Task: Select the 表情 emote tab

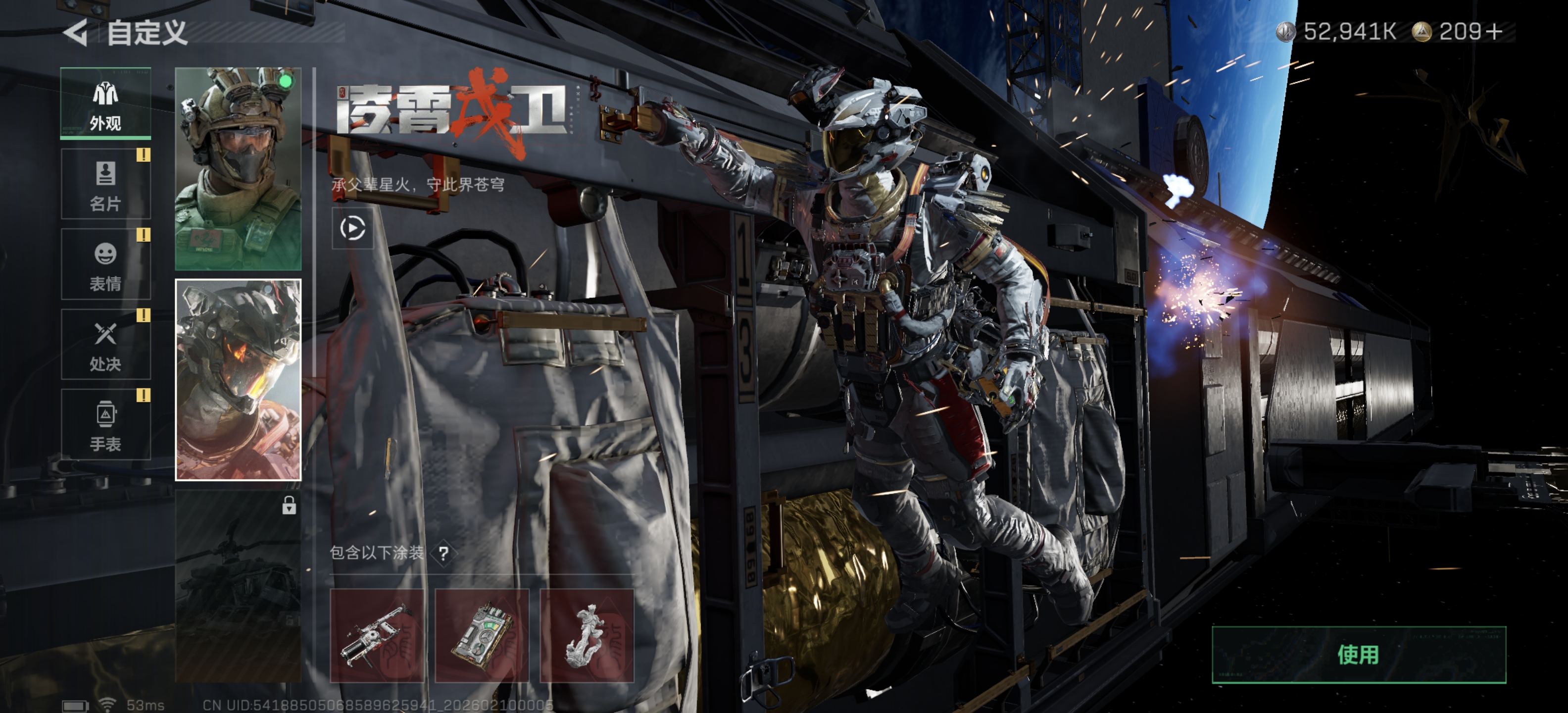Action: click(x=105, y=265)
